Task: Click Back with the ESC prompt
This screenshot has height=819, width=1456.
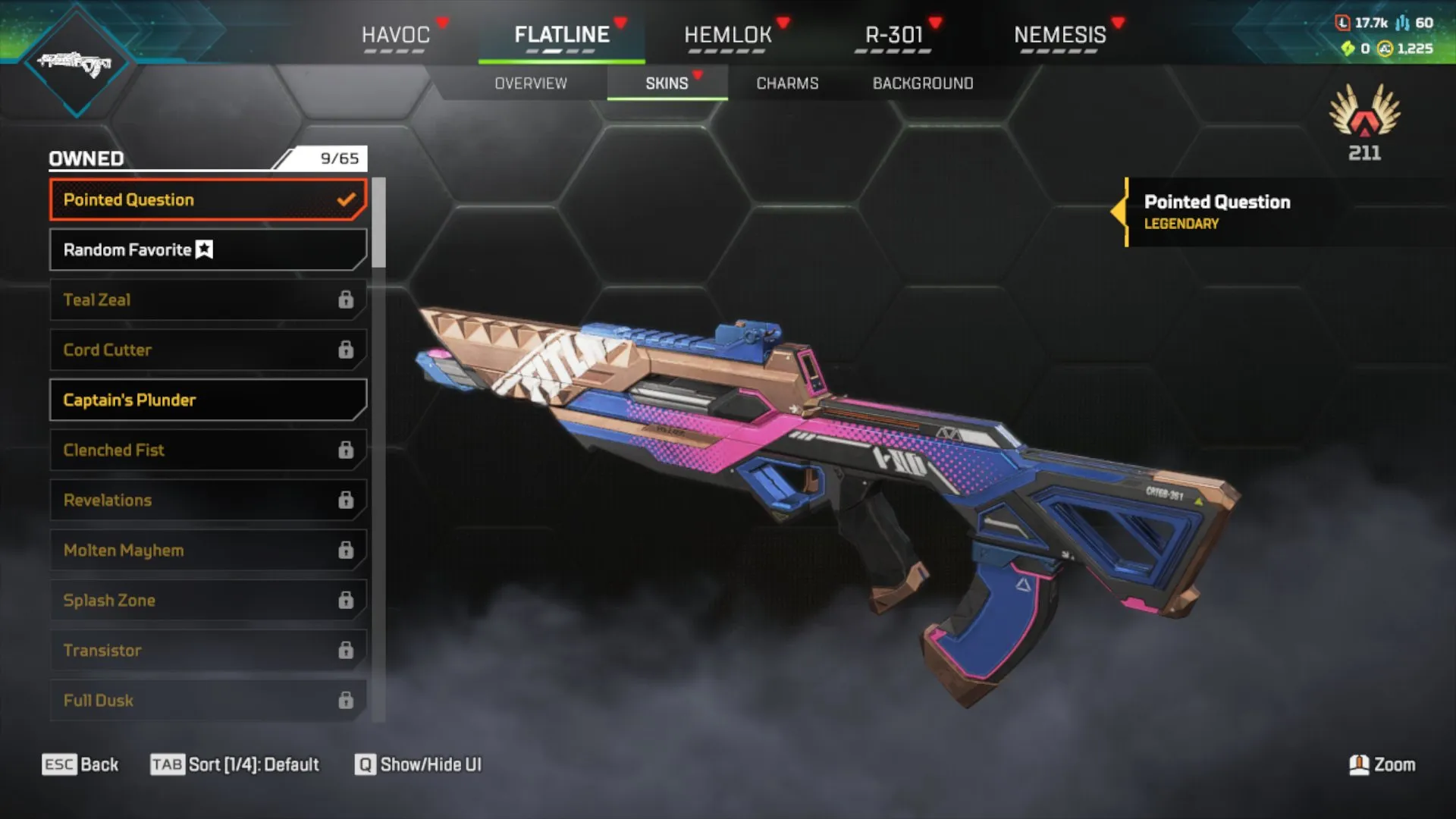Action: [80, 764]
